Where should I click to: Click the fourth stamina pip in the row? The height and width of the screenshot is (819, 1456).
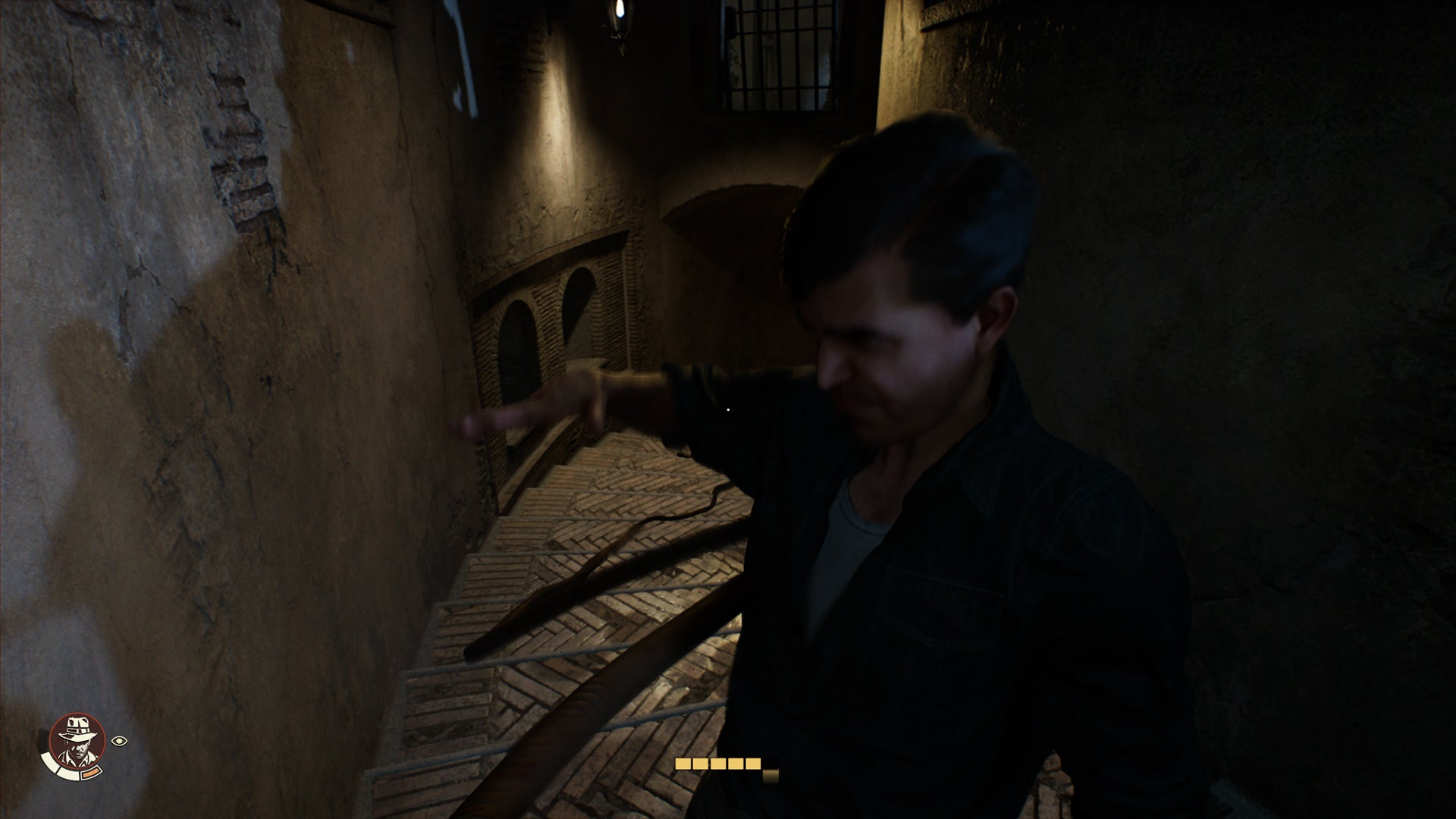click(x=736, y=764)
